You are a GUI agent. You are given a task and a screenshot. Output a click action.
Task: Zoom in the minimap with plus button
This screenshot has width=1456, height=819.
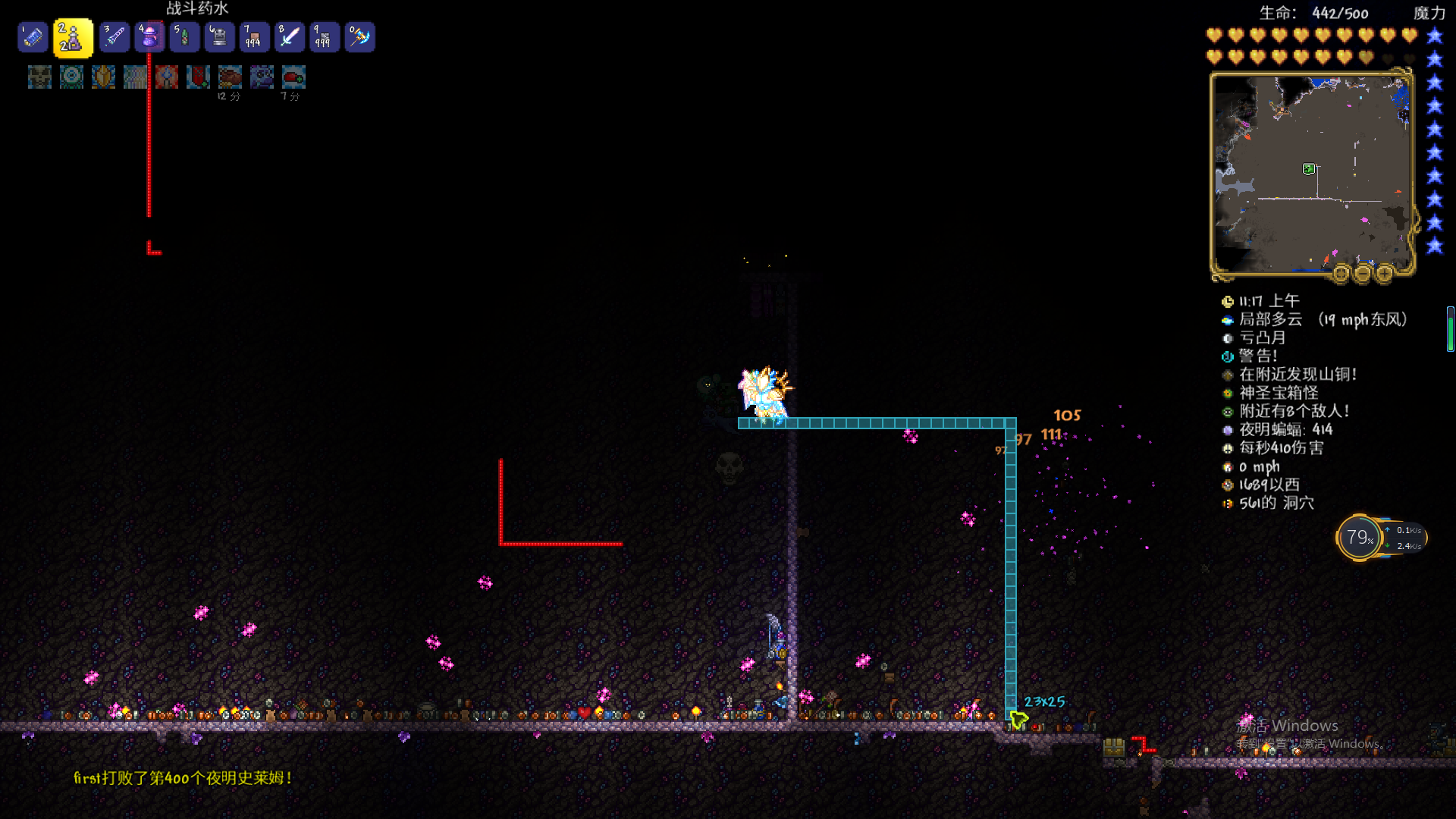pos(1385,273)
